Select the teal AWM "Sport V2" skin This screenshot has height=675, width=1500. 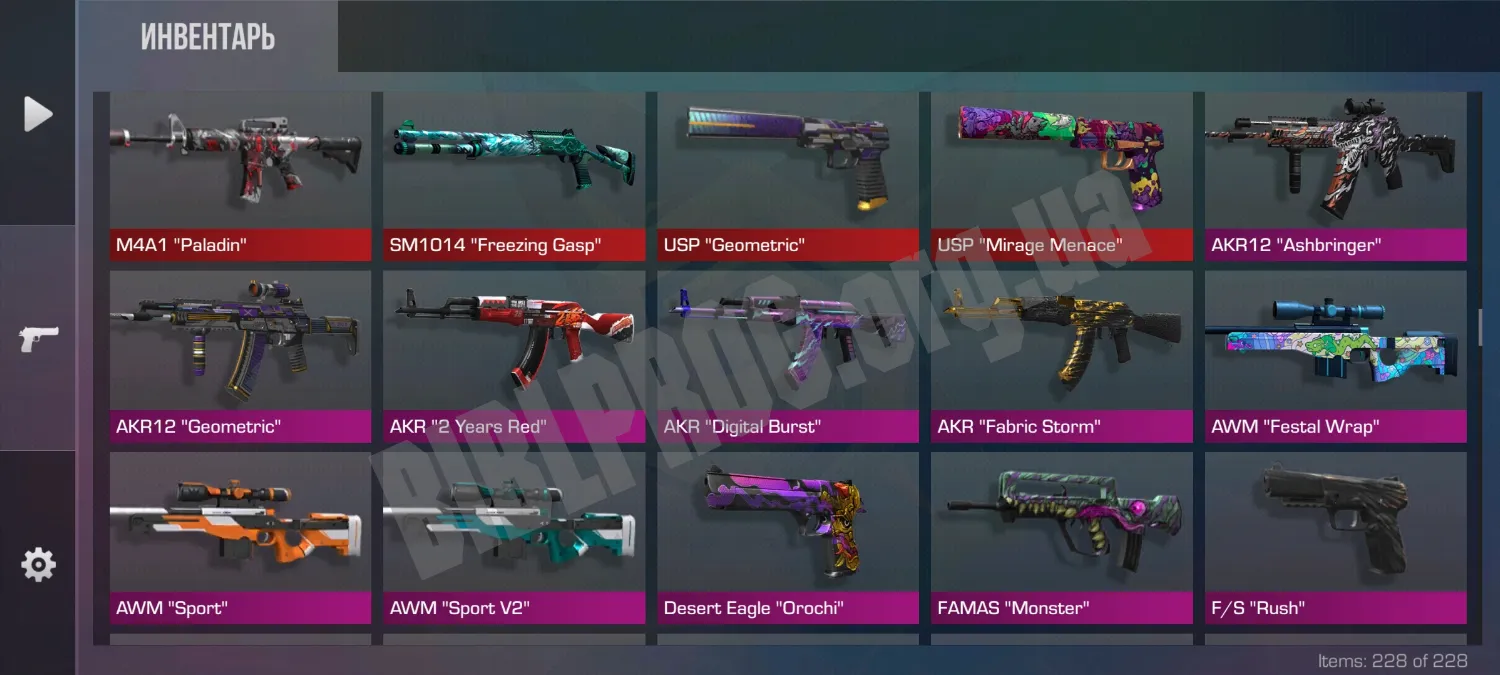coord(514,538)
